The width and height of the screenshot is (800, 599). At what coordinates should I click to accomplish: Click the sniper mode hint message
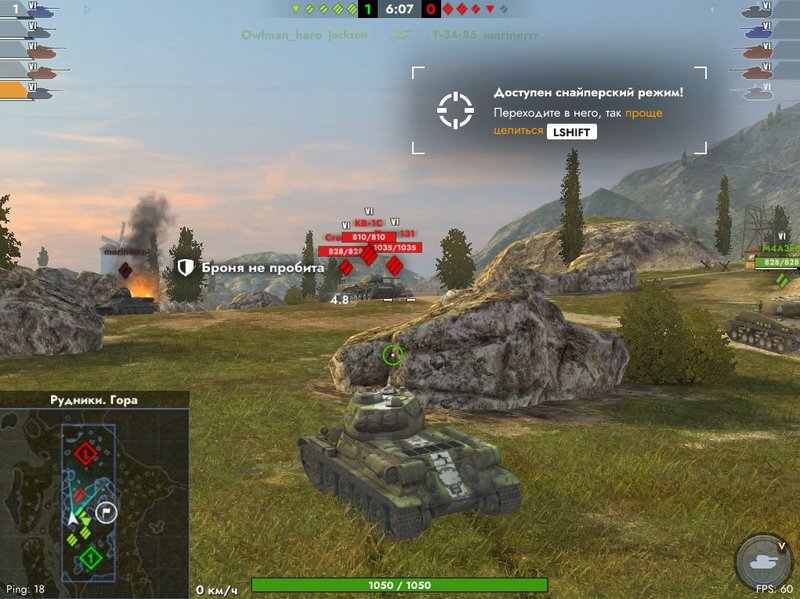click(x=588, y=111)
